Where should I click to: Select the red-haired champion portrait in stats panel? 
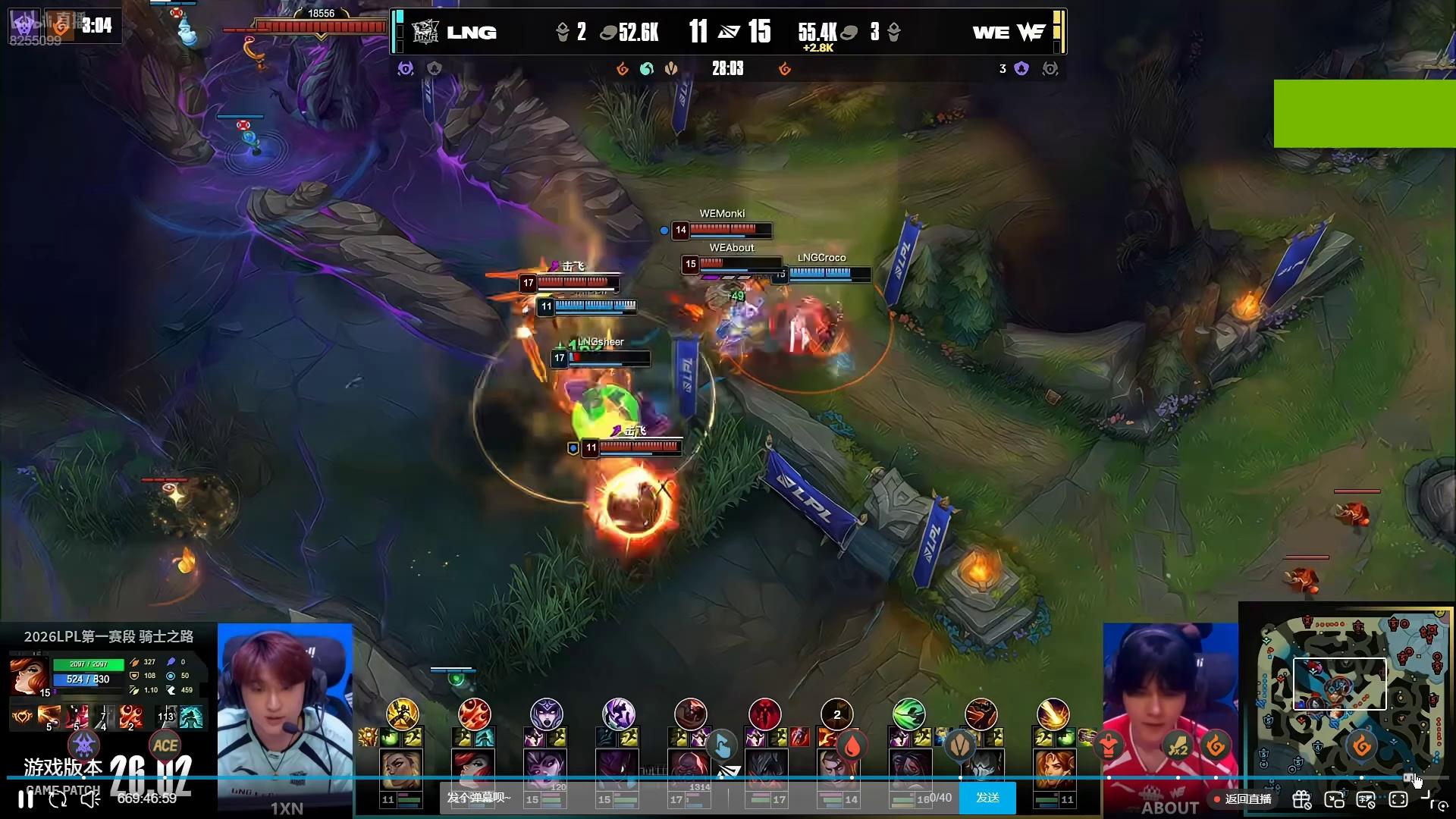(x=28, y=675)
